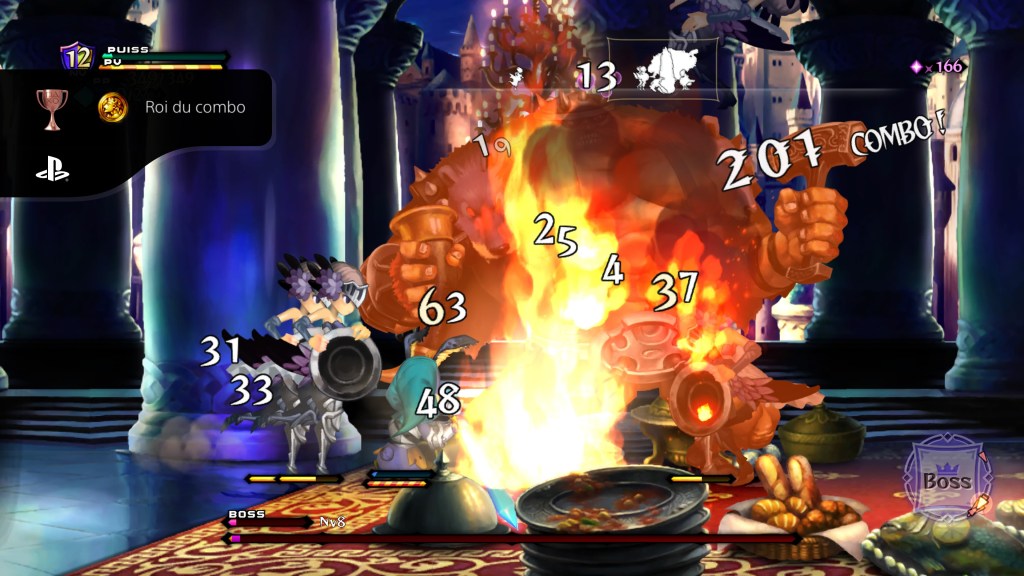This screenshot has width=1024, height=576.
Task: Click the level 12 shield badge
Action: [x=77, y=57]
